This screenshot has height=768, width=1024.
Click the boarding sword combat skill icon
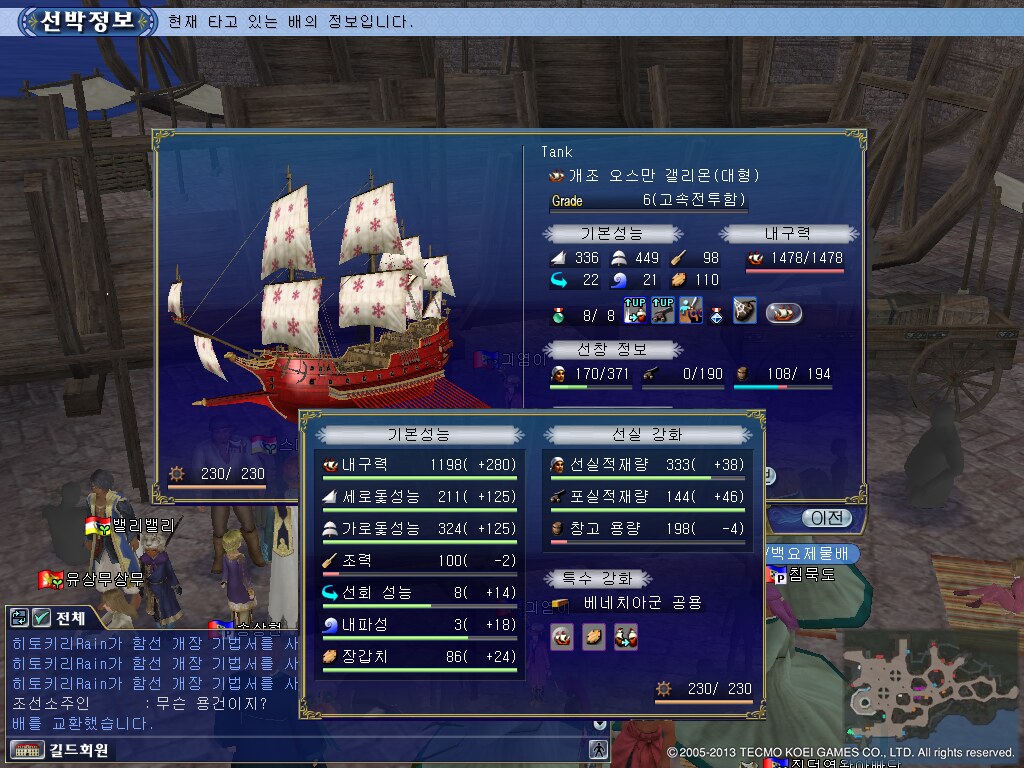[690, 311]
